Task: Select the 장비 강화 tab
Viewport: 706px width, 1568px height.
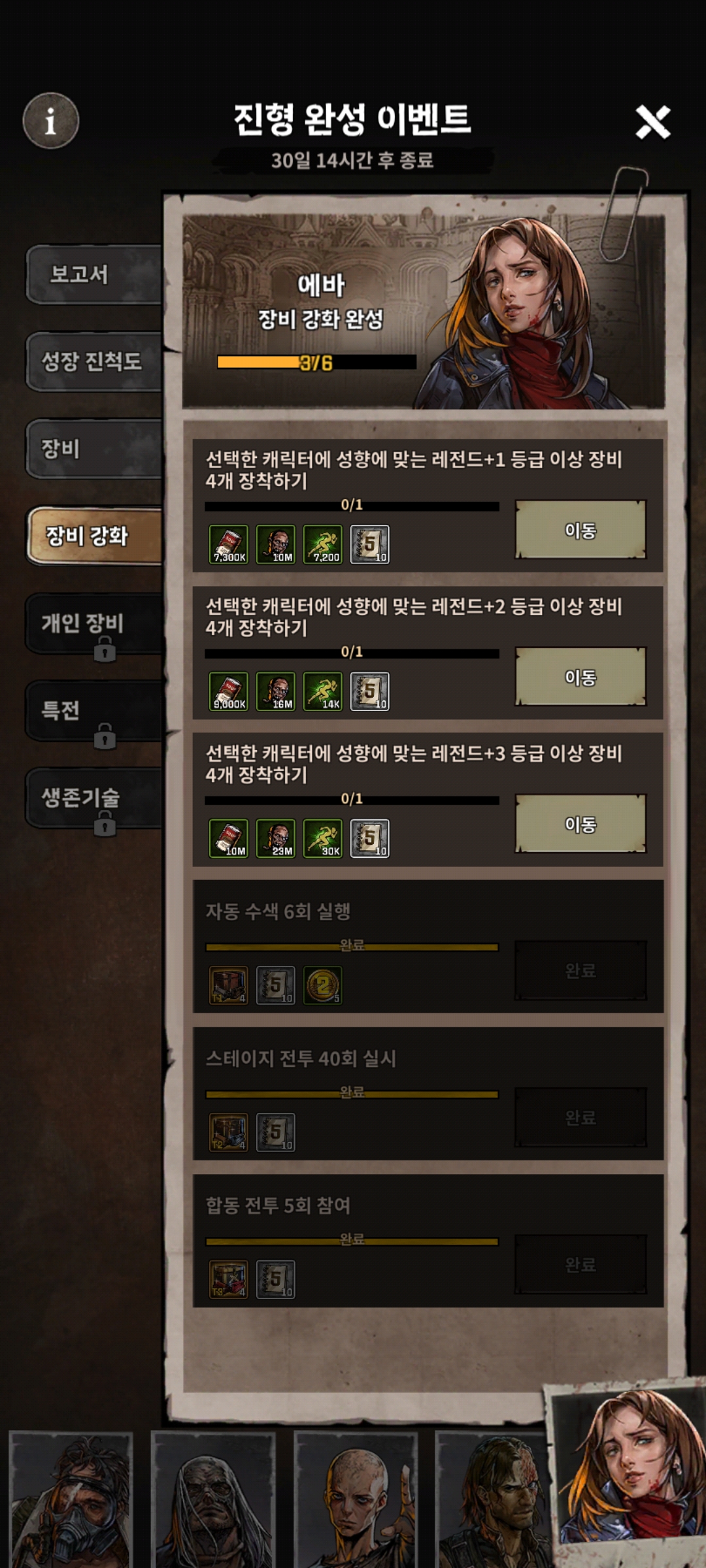Action: [93, 536]
